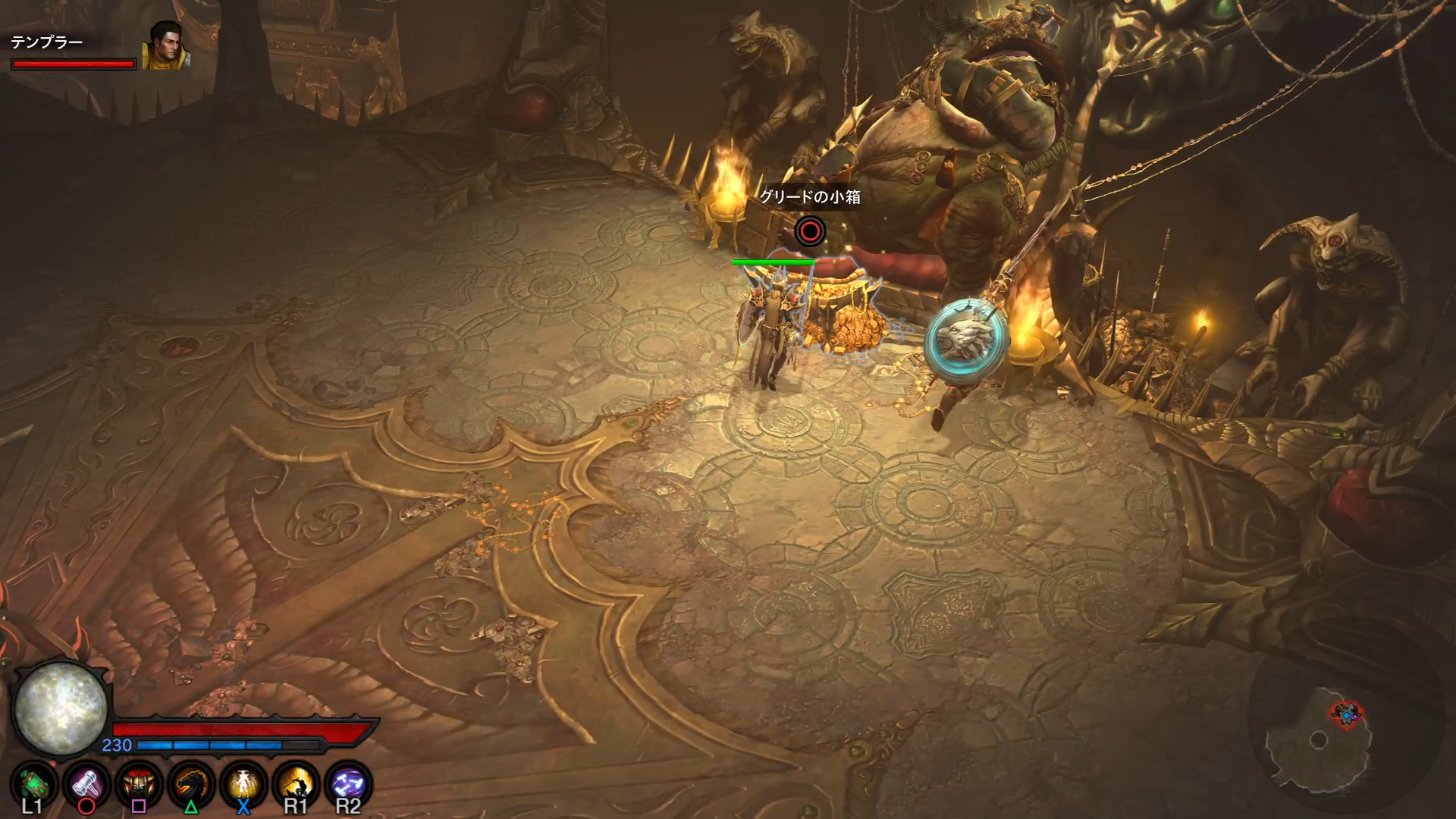Trigger the horned helmet skill
Viewport: 1456px width, 819px height.
click(139, 783)
